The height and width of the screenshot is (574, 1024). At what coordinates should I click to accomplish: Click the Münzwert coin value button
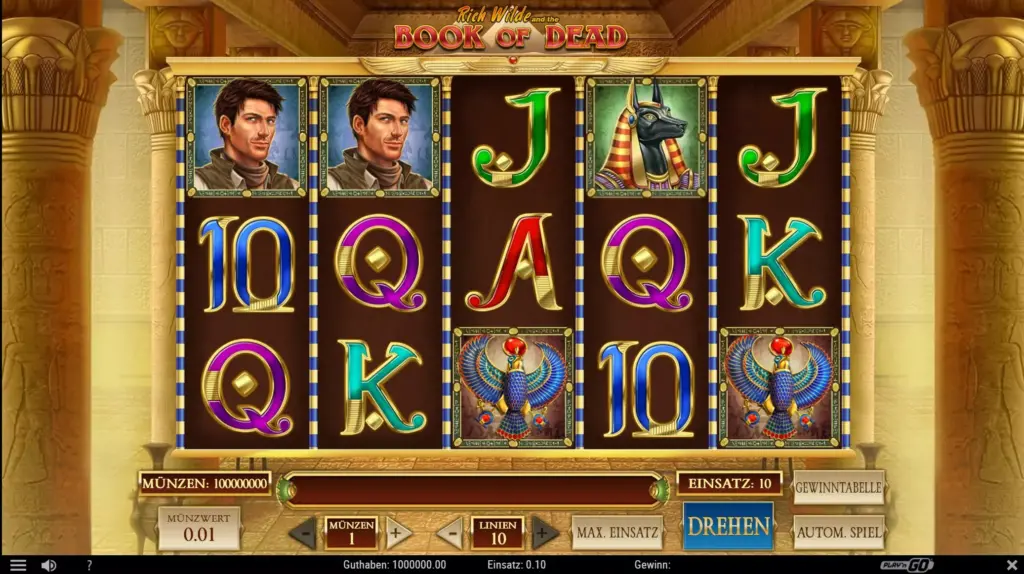[x=199, y=528]
